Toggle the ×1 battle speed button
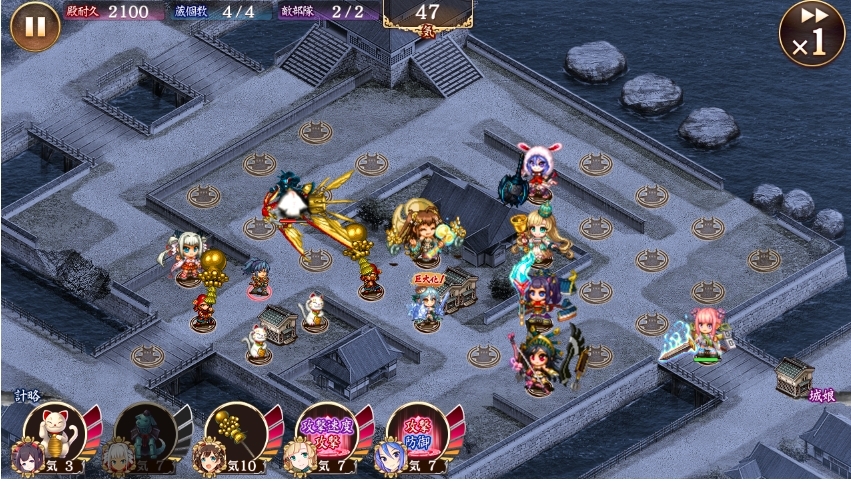This screenshot has width=851, height=481. click(812, 33)
